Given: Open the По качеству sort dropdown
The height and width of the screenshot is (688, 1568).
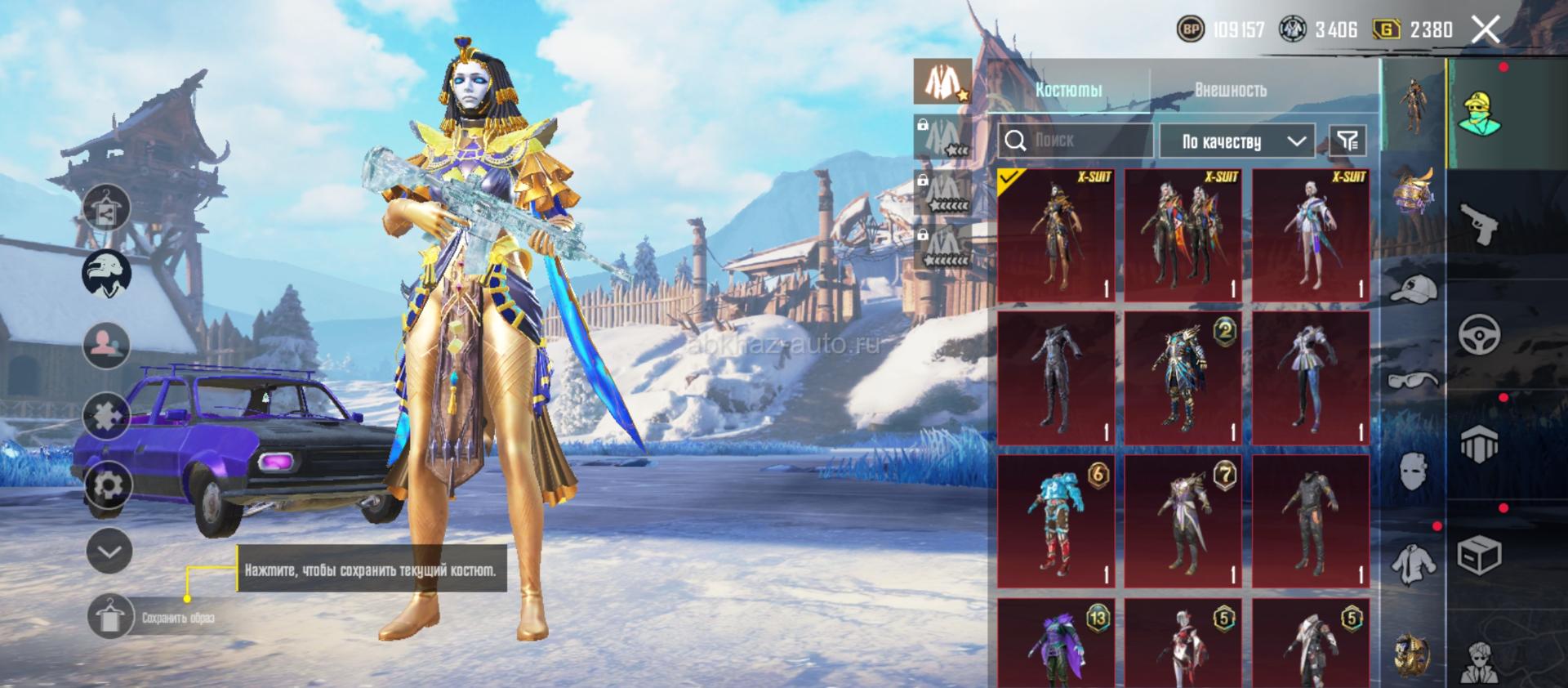Looking at the screenshot, I should click(1236, 141).
